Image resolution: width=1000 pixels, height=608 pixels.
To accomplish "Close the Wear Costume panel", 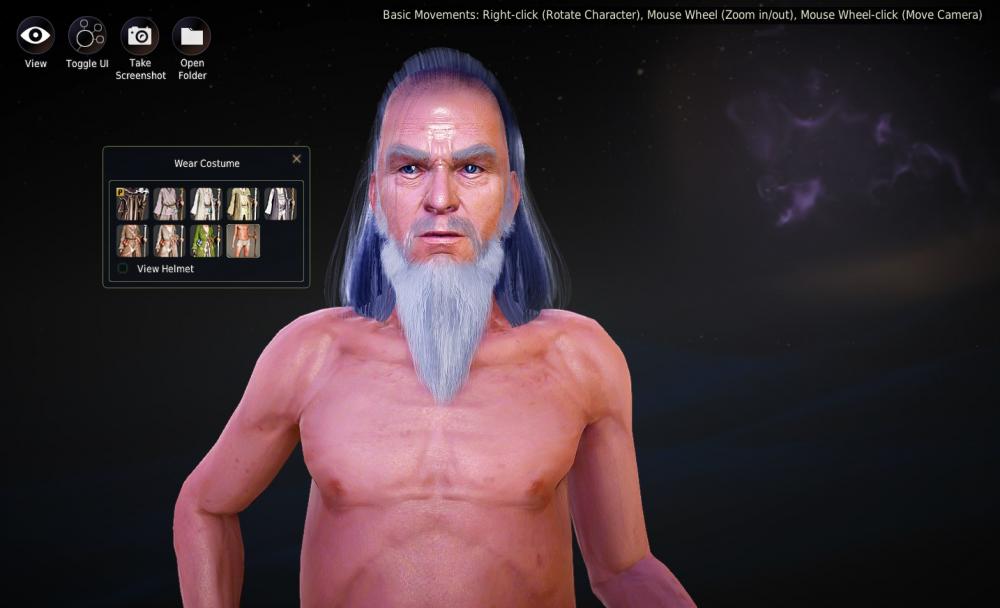I will click(x=296, y=159).
